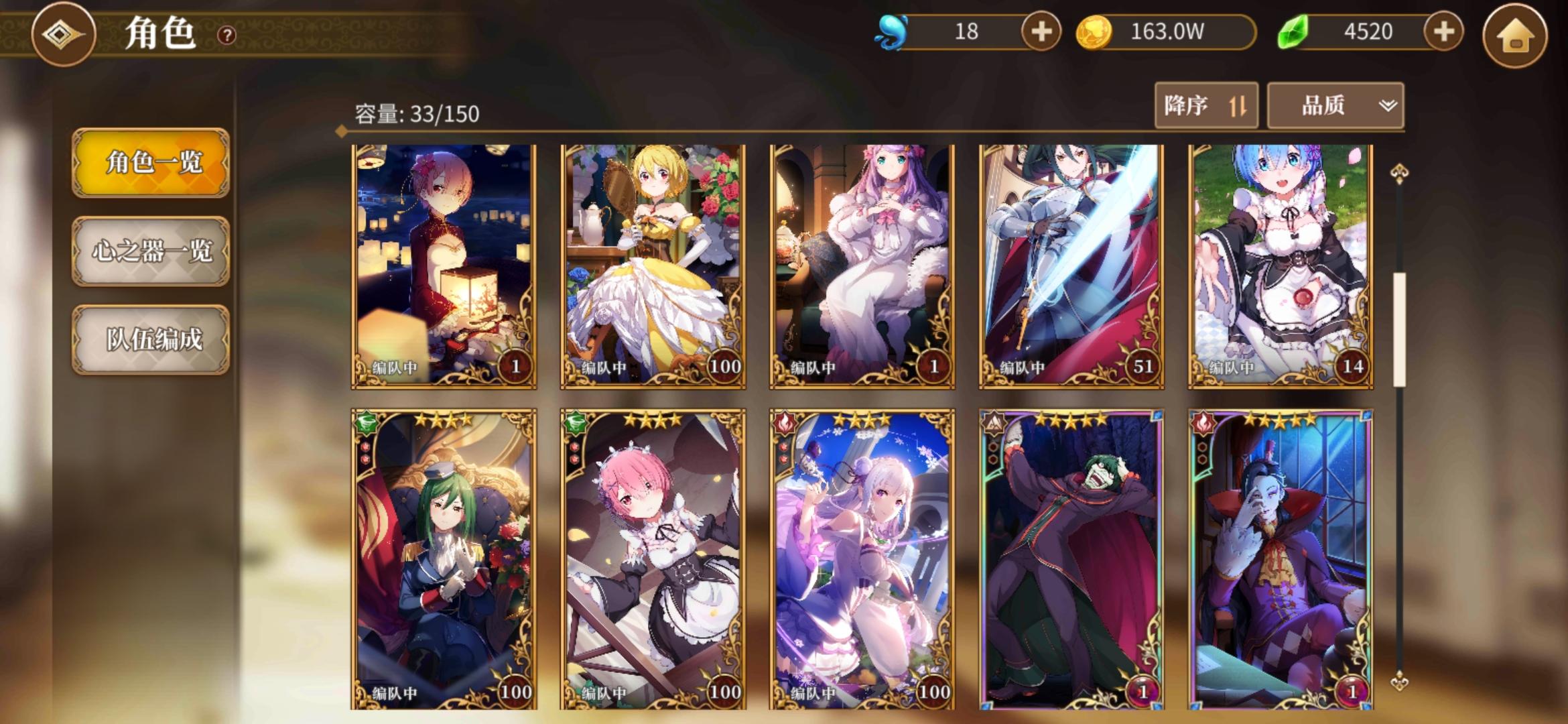1568x724 pixels.
Task: Expand the chevron beside 品质
Action: coord(1386,105)
